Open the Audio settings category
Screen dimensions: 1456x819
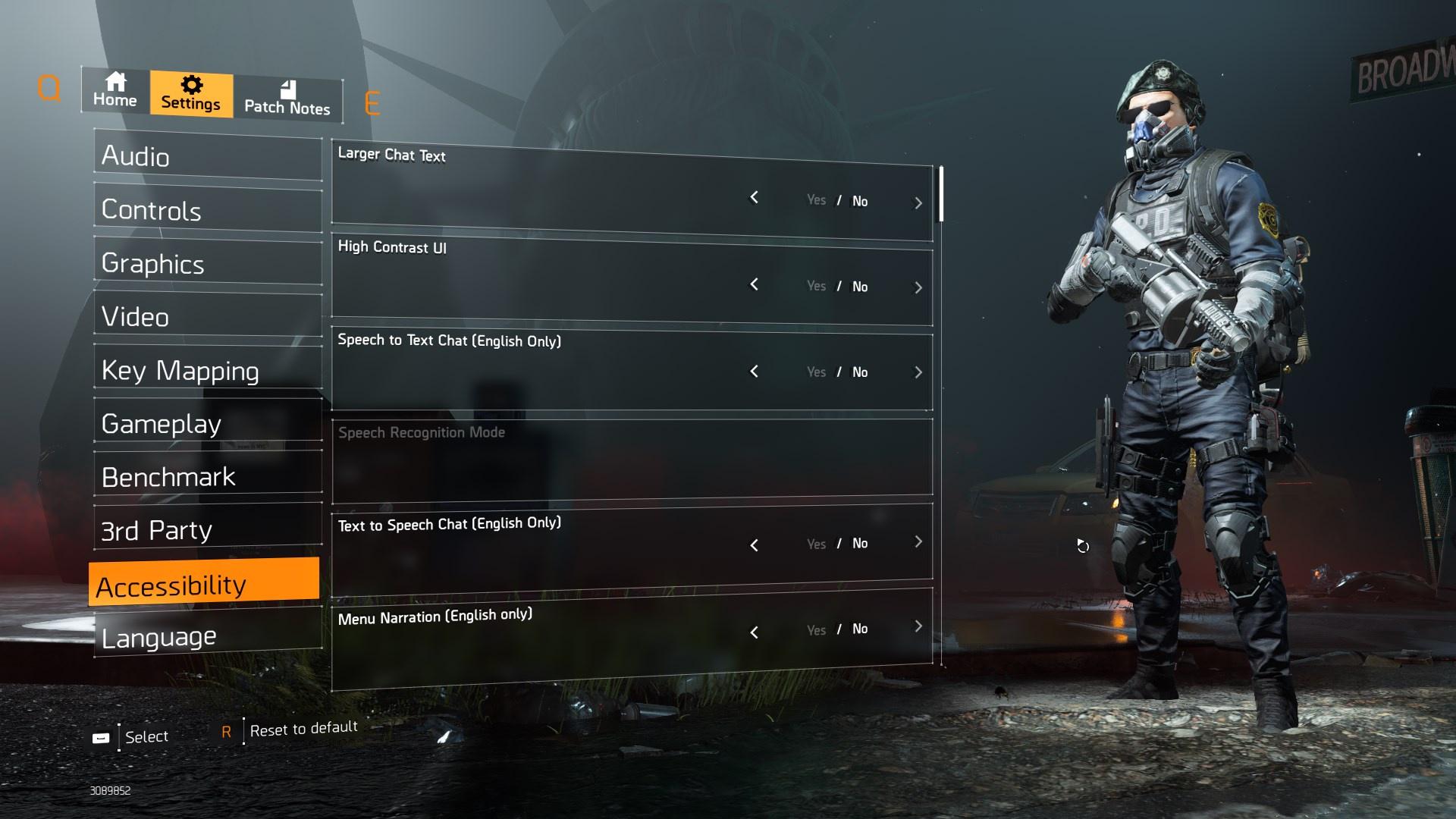click(207, 157)
